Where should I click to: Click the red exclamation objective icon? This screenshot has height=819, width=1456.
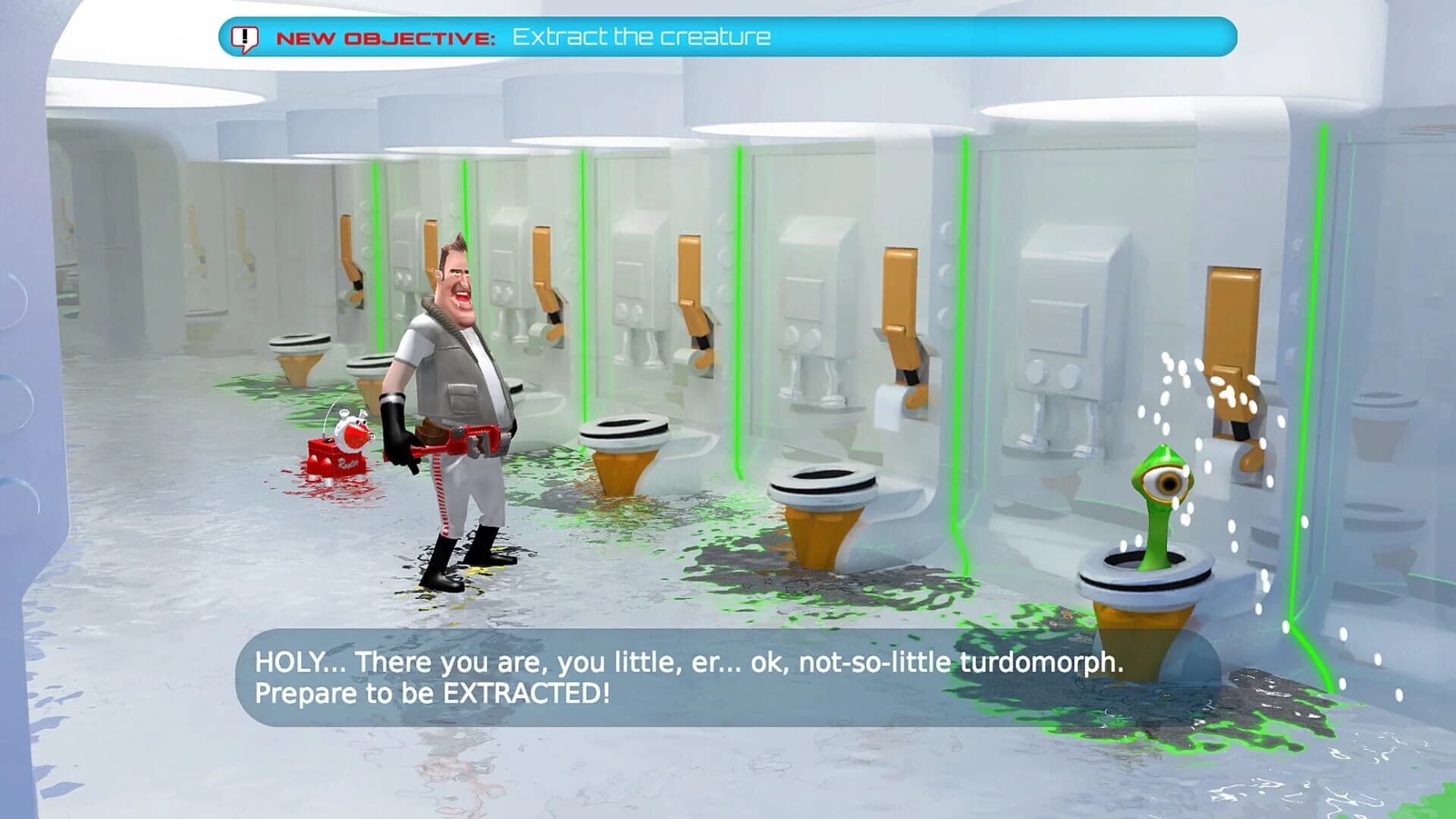244,36
